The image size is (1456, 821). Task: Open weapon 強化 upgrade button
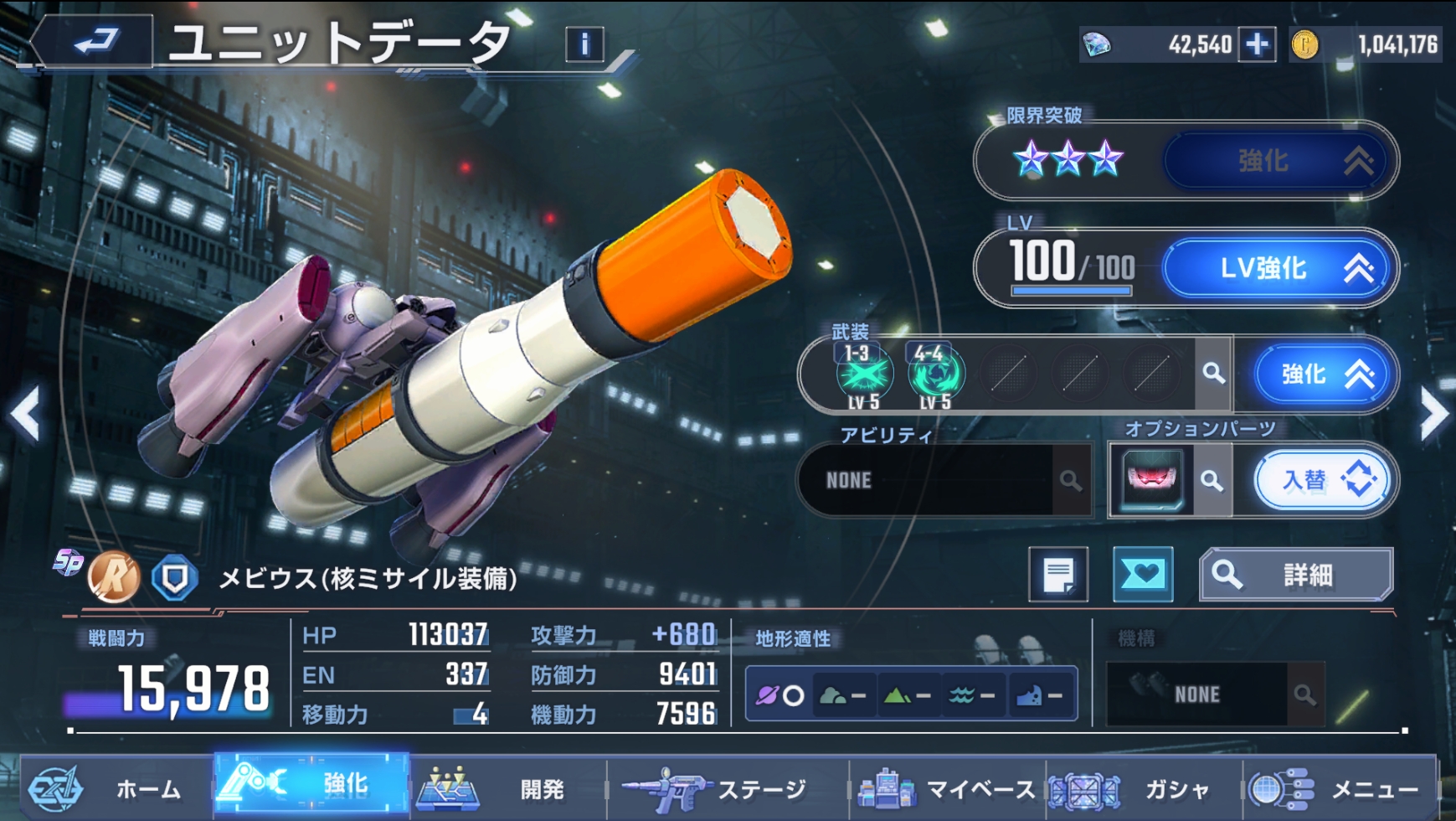[x=1322, y=374]
